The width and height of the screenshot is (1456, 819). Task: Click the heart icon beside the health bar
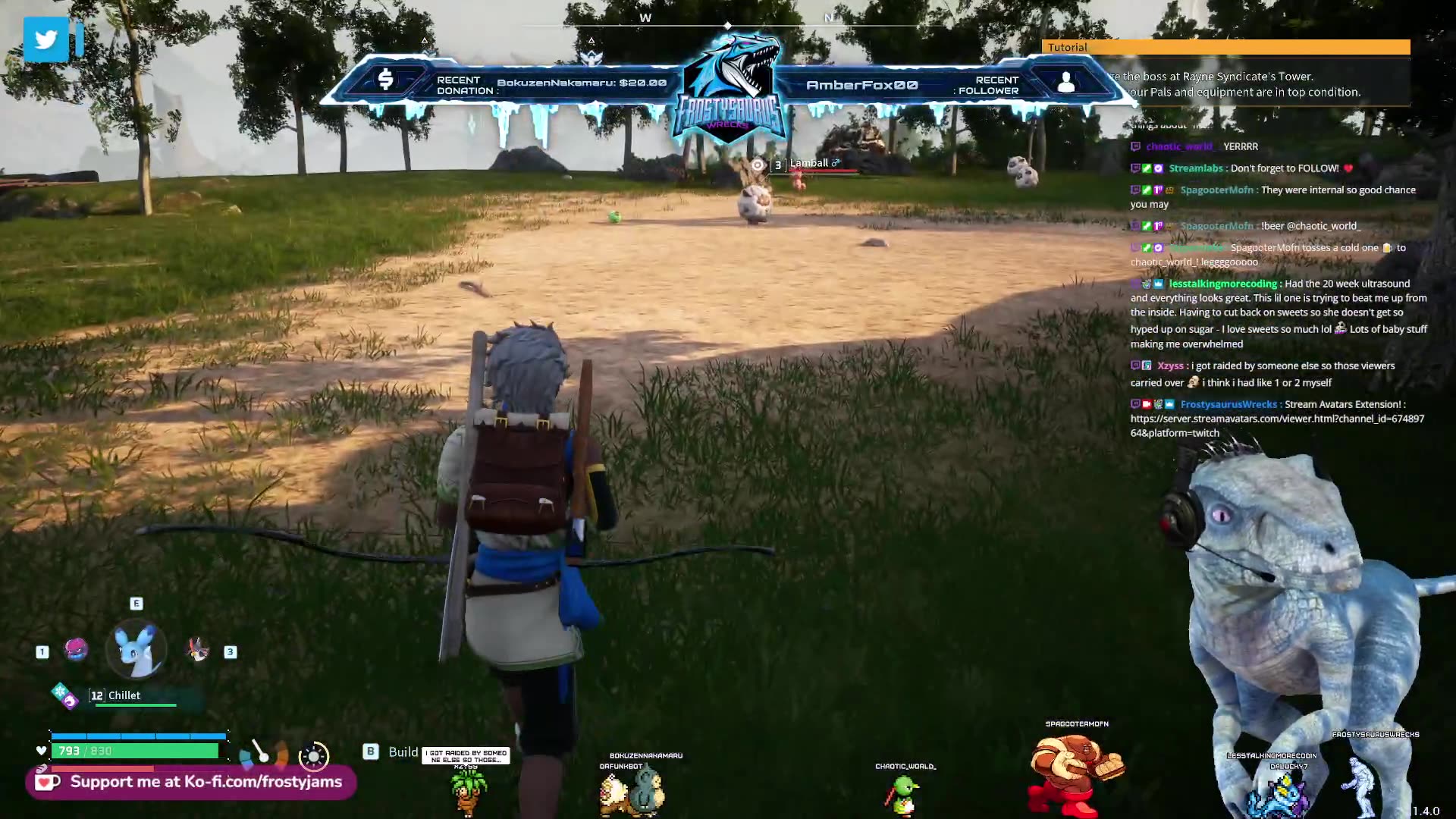tap(42, 750)
